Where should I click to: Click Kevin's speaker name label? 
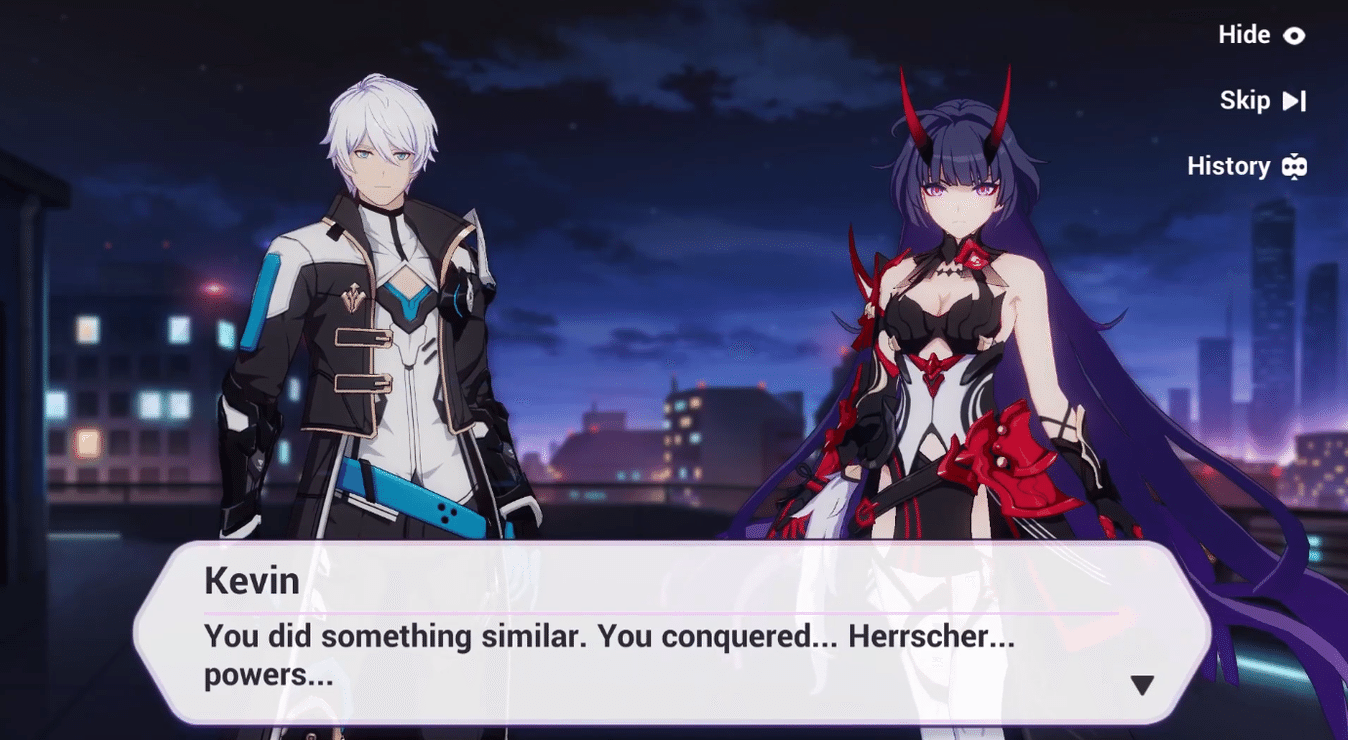point(251,581)
